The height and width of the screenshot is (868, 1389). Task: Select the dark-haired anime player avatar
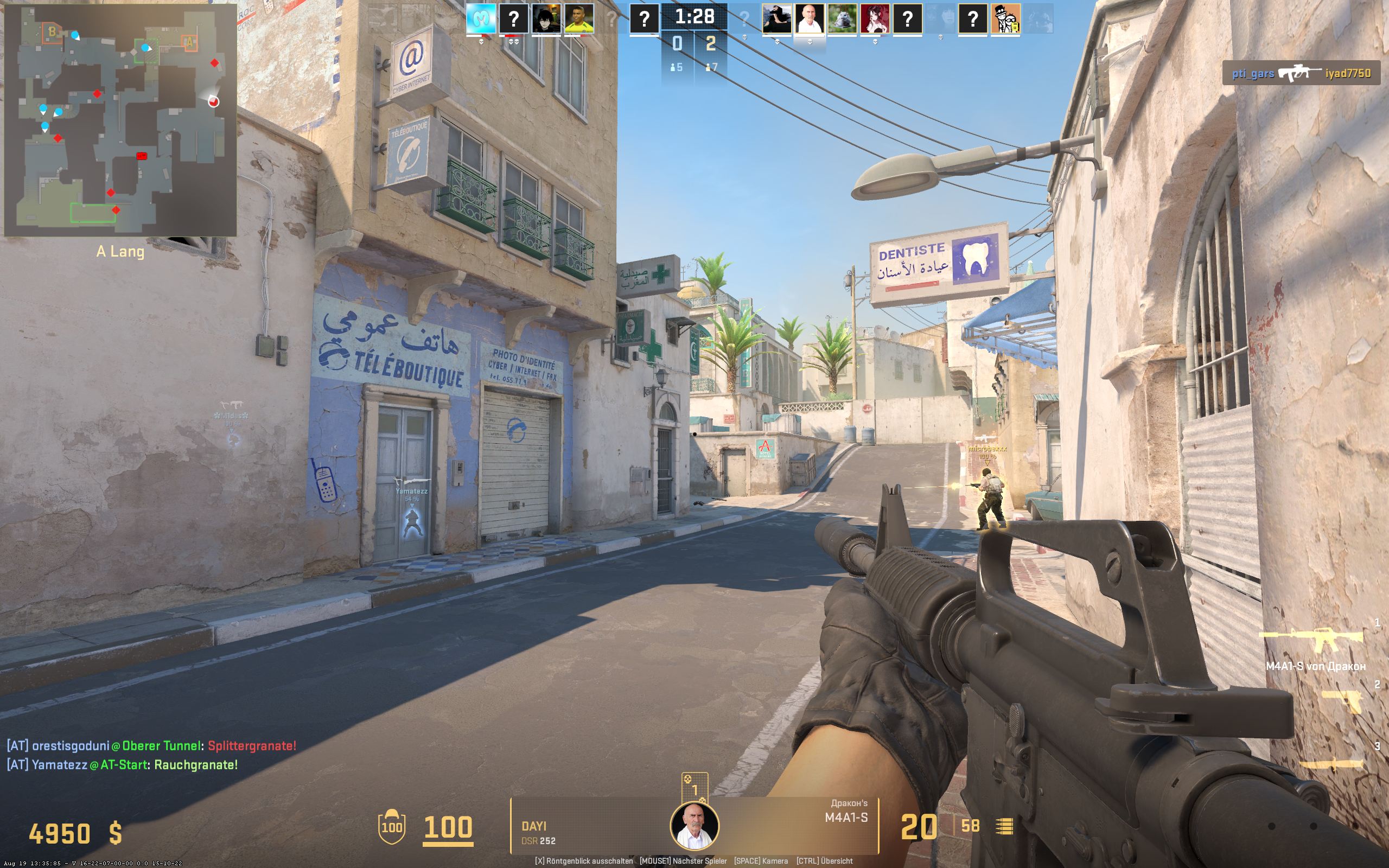546,18
